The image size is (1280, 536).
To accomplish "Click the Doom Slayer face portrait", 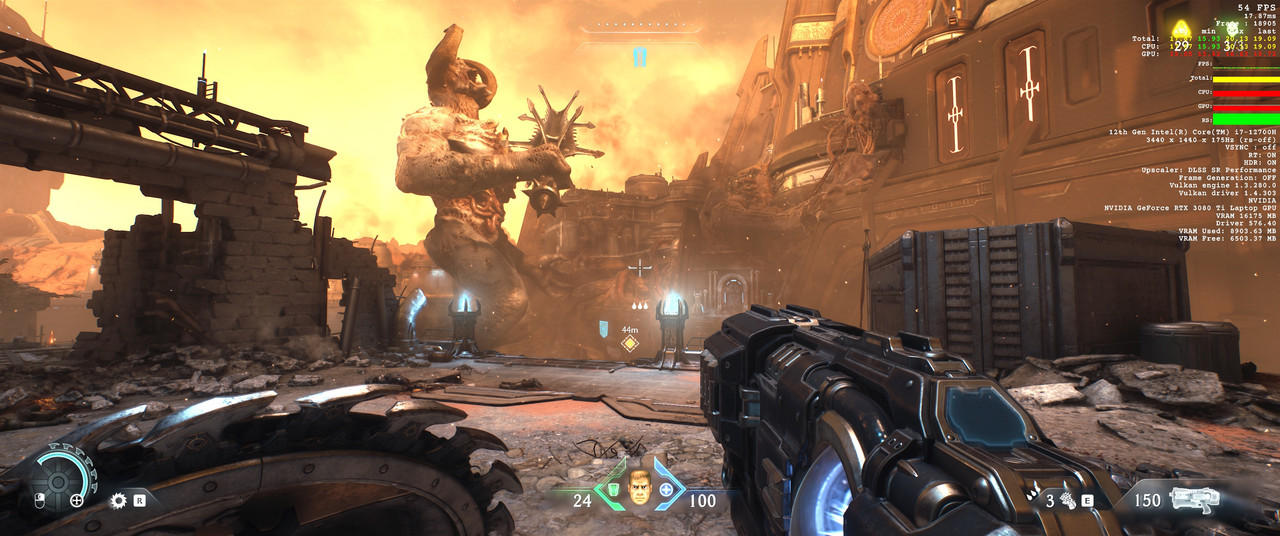I will tap(639, 487).
